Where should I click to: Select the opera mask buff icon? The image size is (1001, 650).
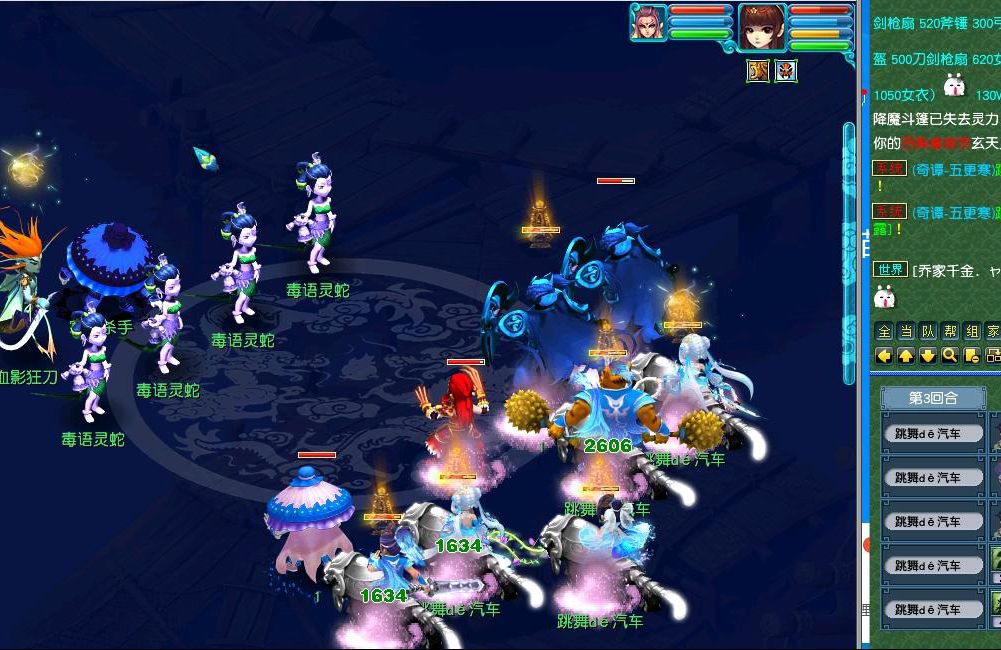[x=786, y=71]
